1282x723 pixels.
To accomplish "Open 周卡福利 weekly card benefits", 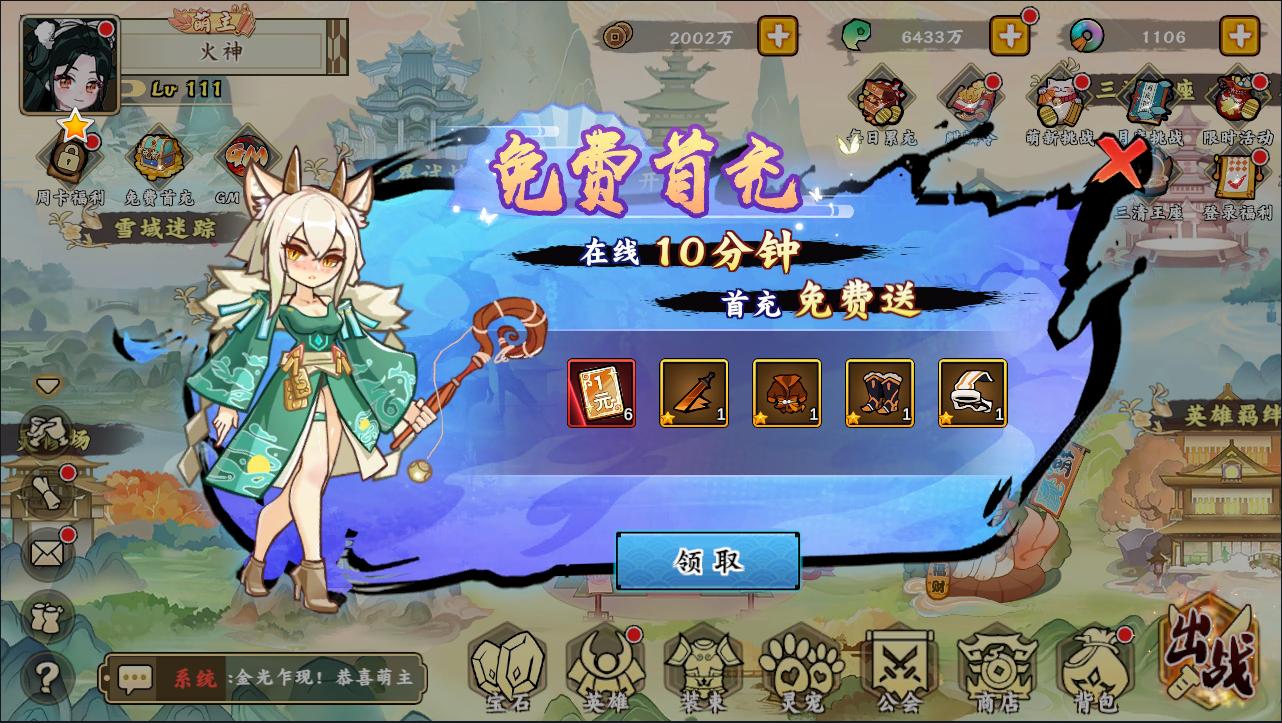I will tap(68, 155).
